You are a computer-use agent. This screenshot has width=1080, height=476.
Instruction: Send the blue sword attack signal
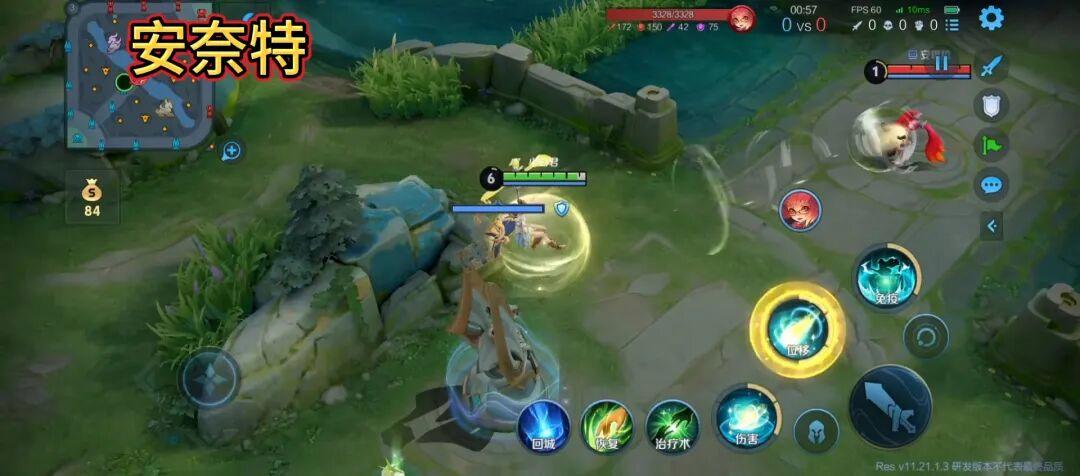point(991,67)
